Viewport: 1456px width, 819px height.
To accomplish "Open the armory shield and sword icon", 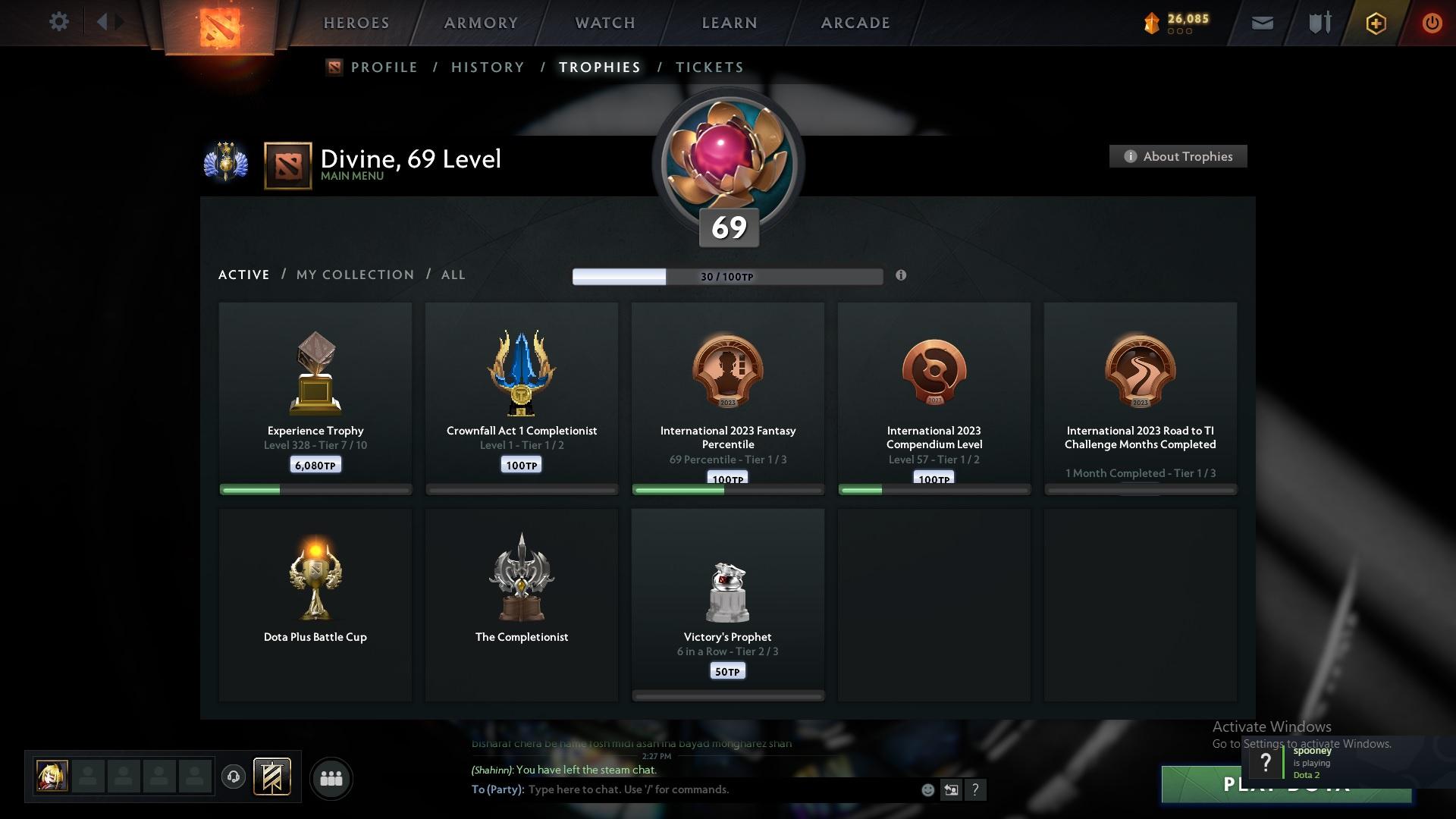I will coord(1318,23).
